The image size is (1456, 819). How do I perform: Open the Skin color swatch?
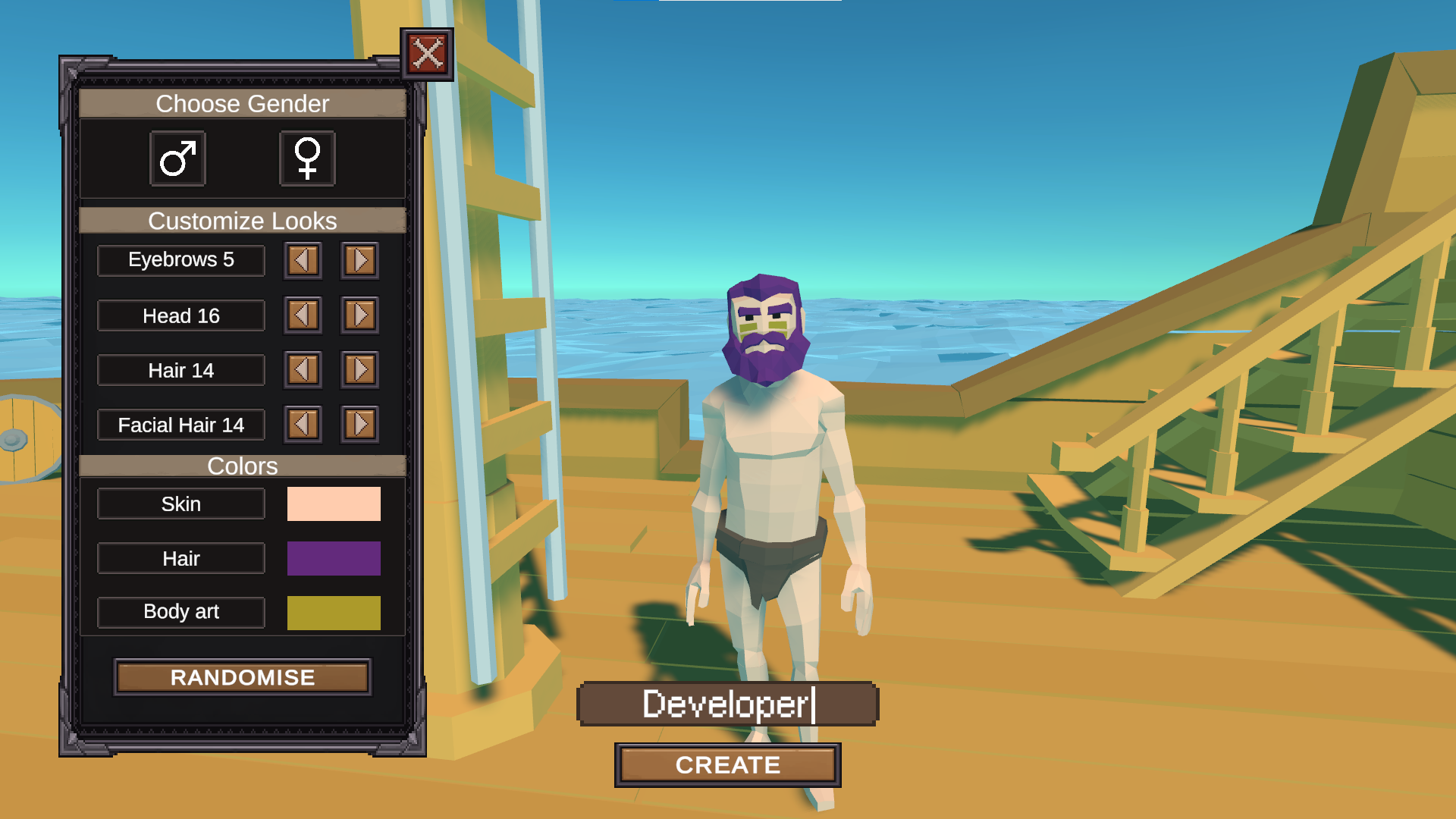coord(334,504)
